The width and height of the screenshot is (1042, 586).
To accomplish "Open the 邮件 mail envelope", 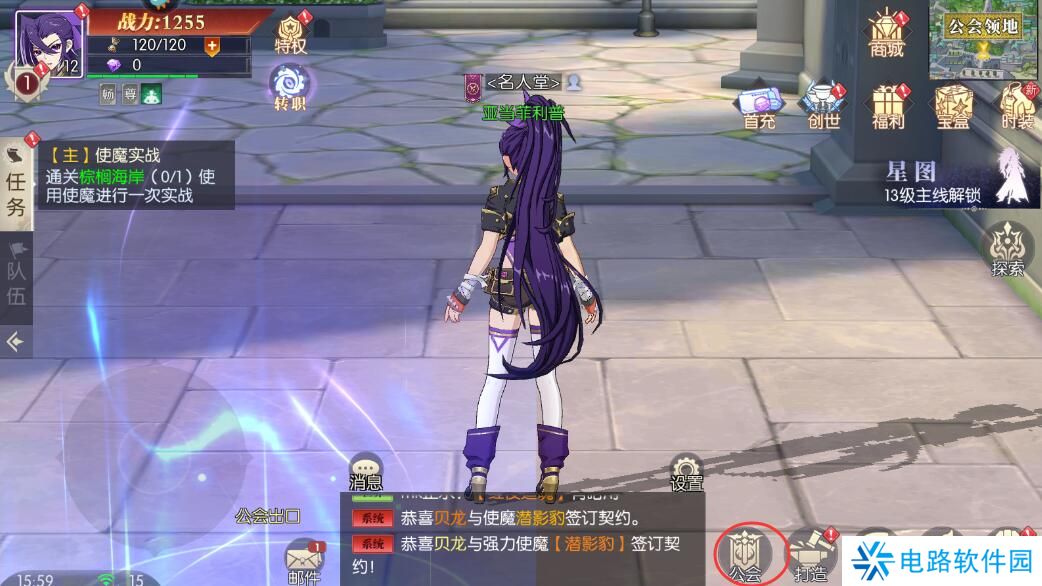I will pyautogui.click(x=304, y=562).
